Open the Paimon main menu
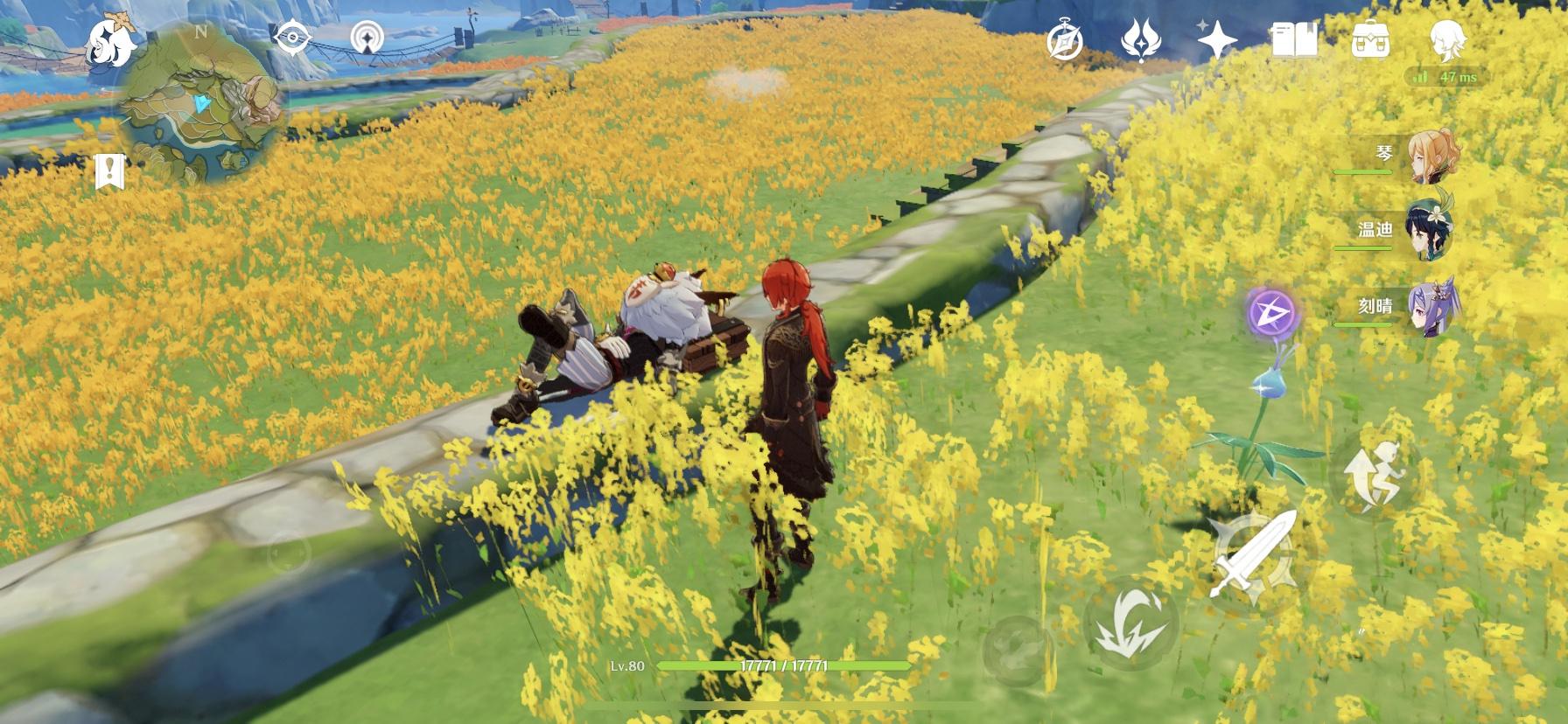 [x=112, y=42]
